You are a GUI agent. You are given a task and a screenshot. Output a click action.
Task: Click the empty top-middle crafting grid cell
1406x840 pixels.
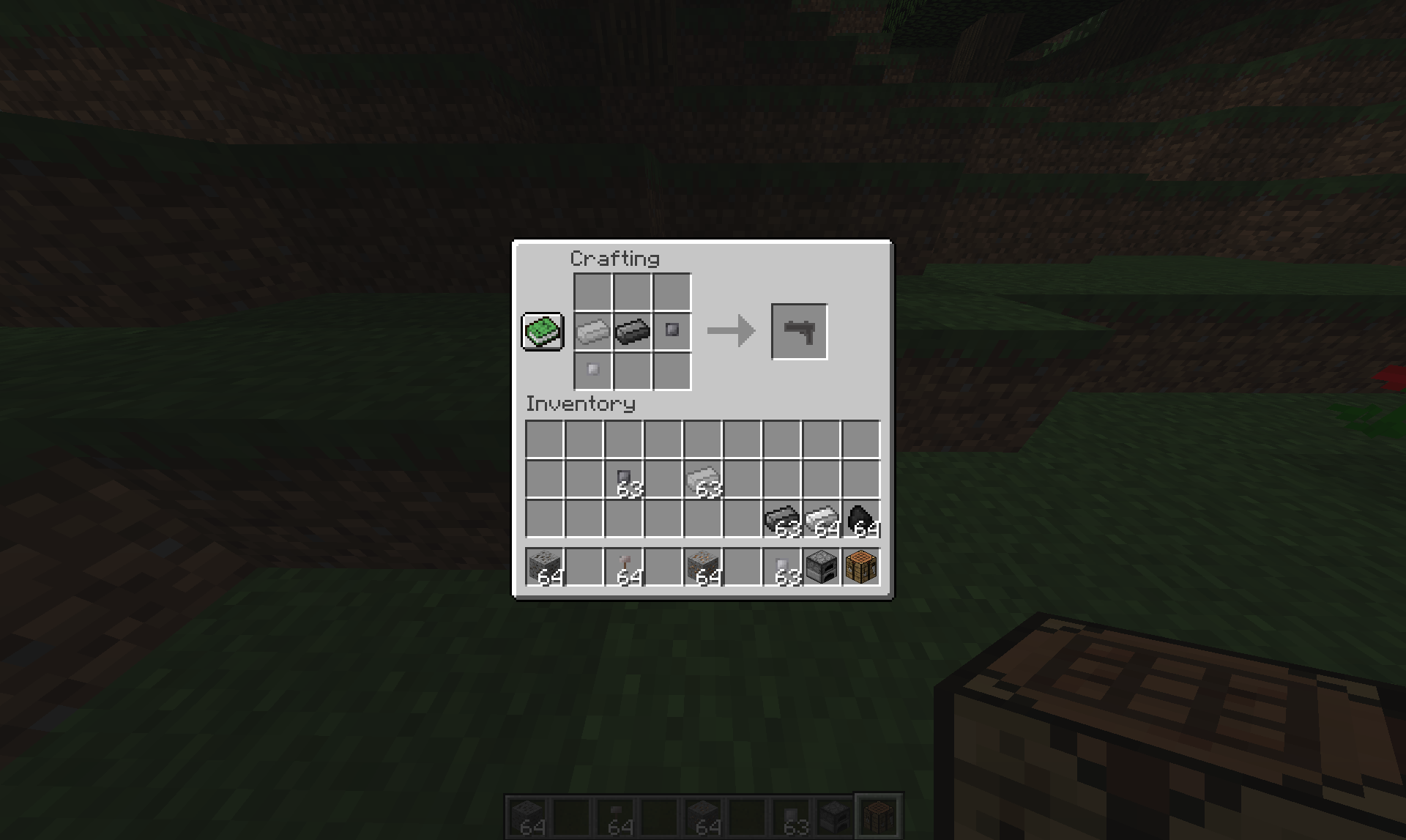632,290
